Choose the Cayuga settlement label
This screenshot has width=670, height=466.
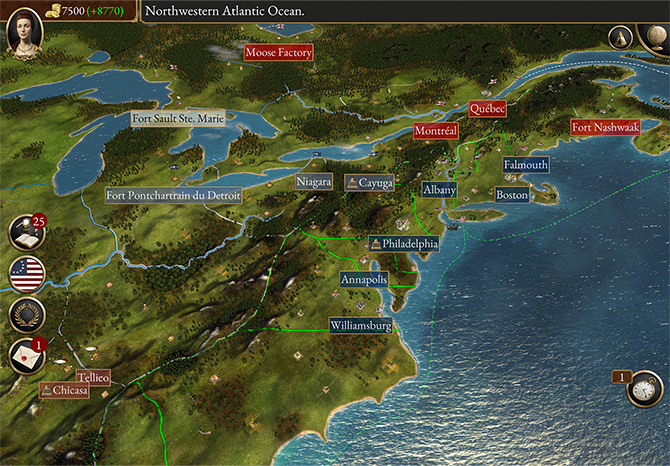(x=369, y=183)
